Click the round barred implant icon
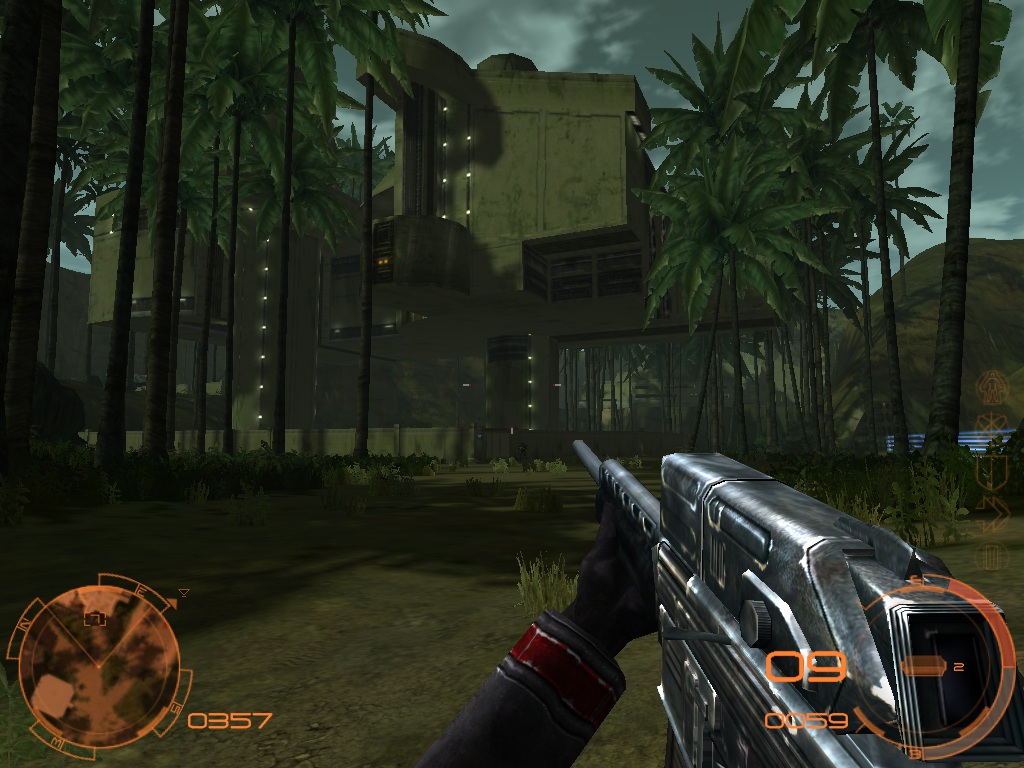Screen dimensions: 1024x768 click(993, 555)
